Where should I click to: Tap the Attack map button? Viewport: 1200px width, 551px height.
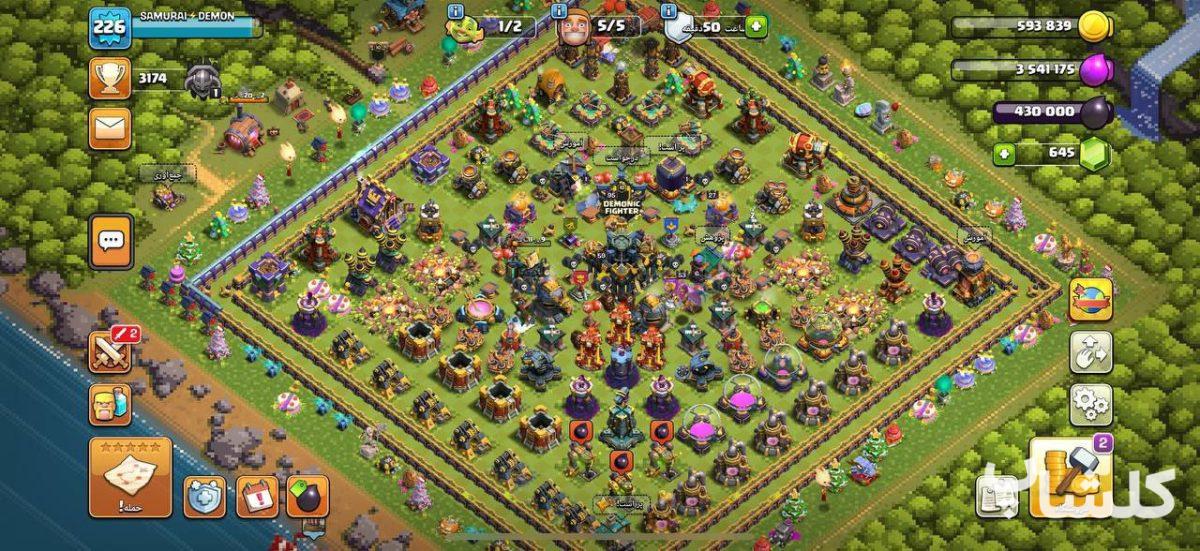(x=130, y=478)
